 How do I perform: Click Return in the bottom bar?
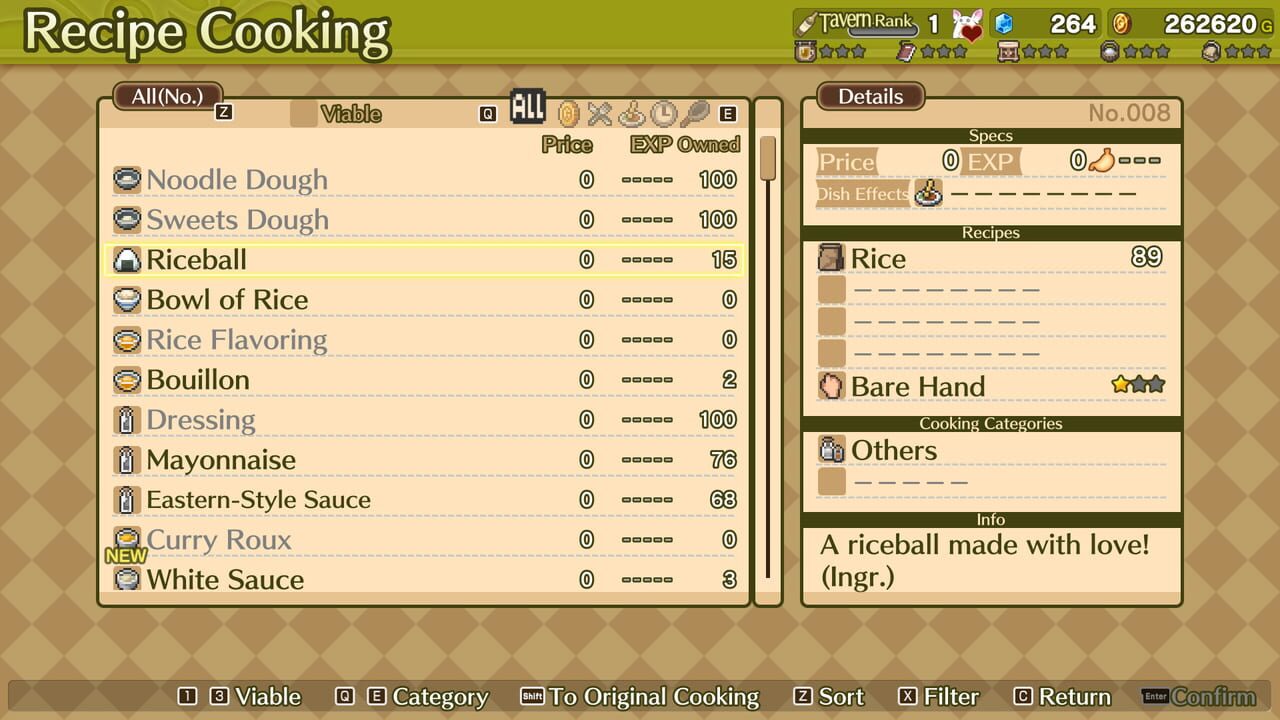click(1074, 697)
